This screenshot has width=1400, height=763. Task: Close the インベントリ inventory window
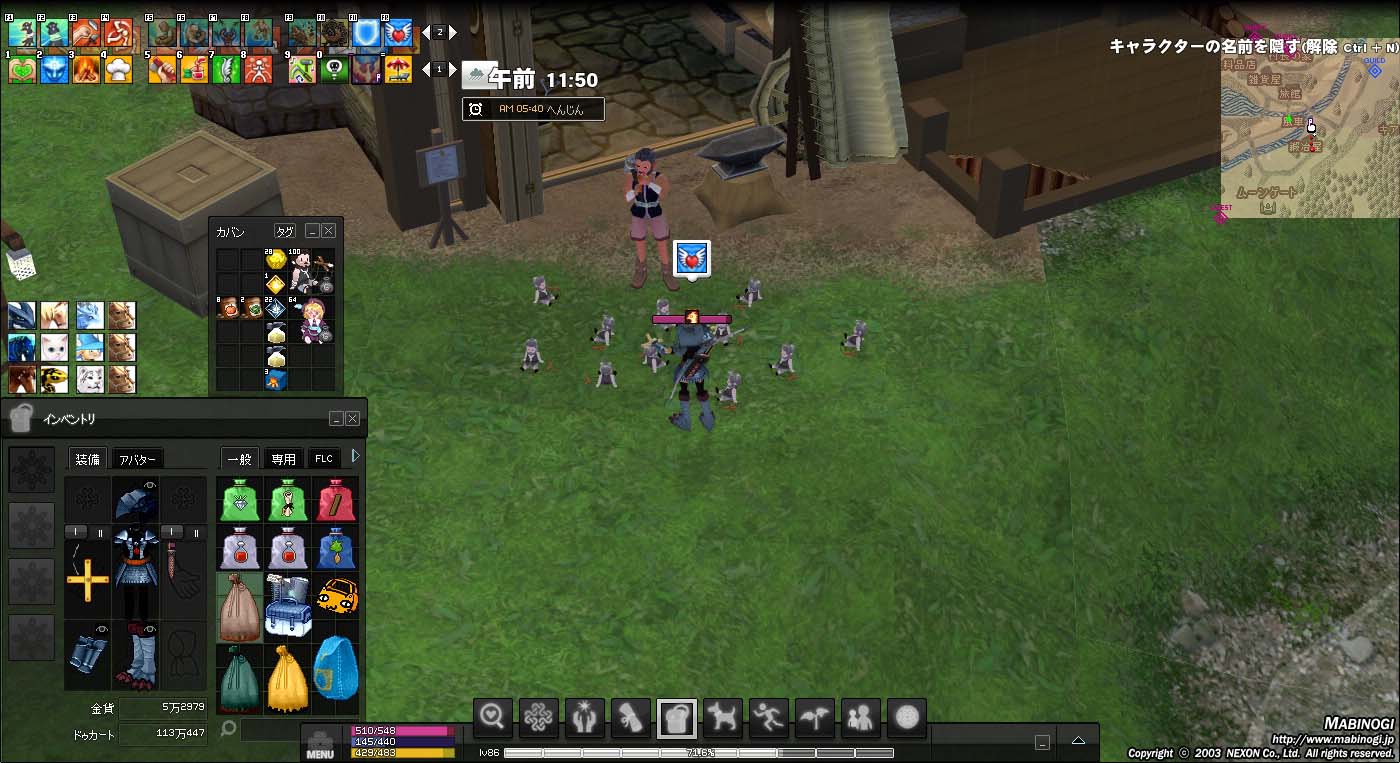tap(352, 419)
